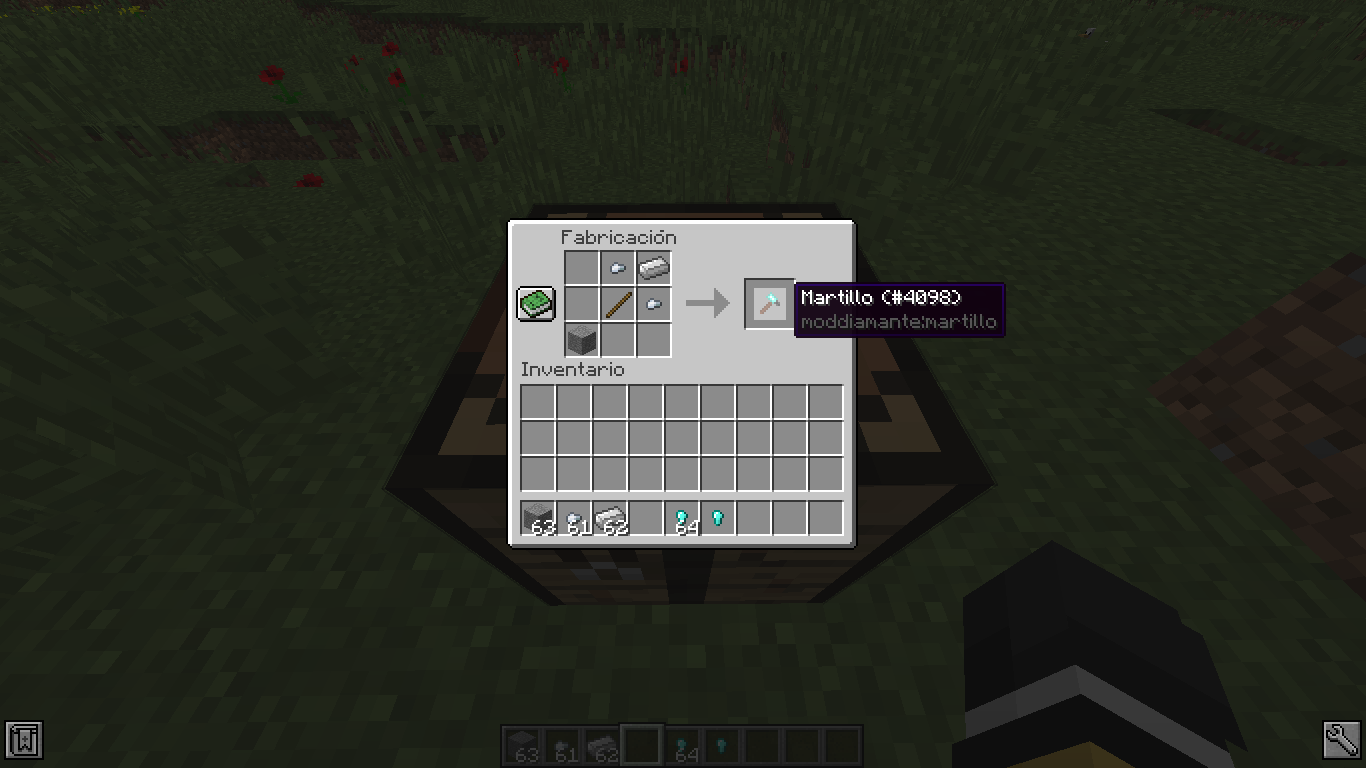
Task: Click the wrench icon in the bottom-right corner
Action: click(1342, 741)
